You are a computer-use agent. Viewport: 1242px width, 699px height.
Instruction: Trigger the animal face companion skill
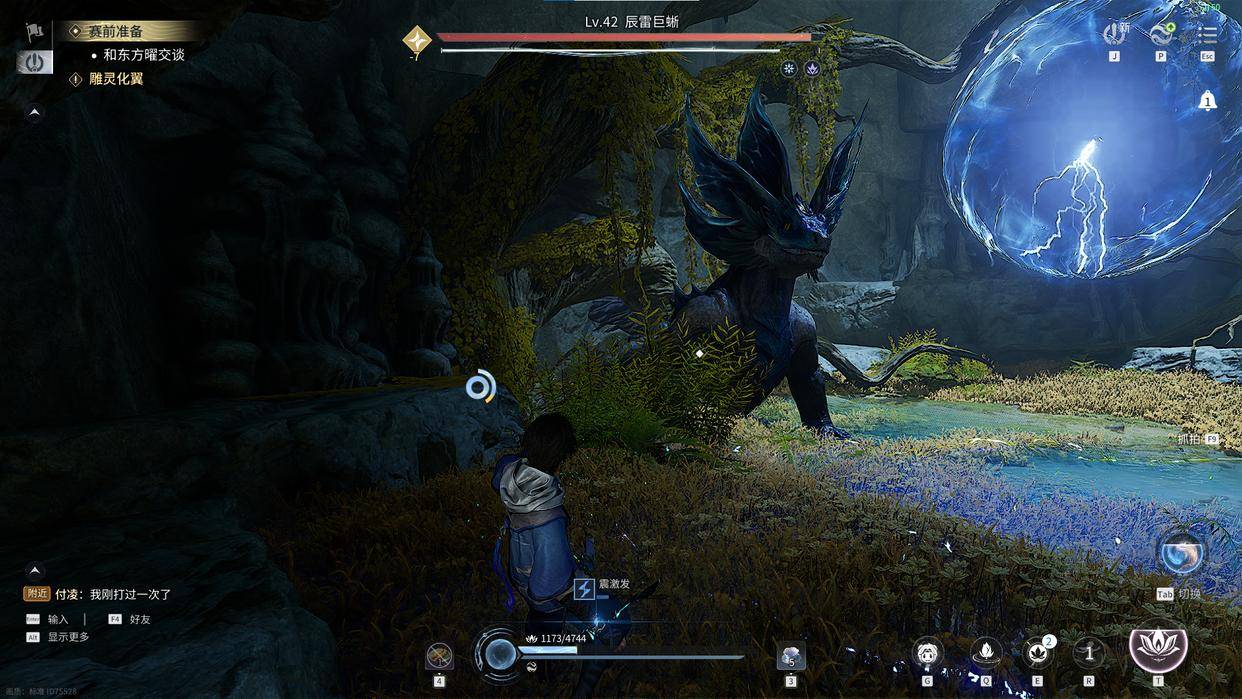pyautogui.click(x=928, y=654)
